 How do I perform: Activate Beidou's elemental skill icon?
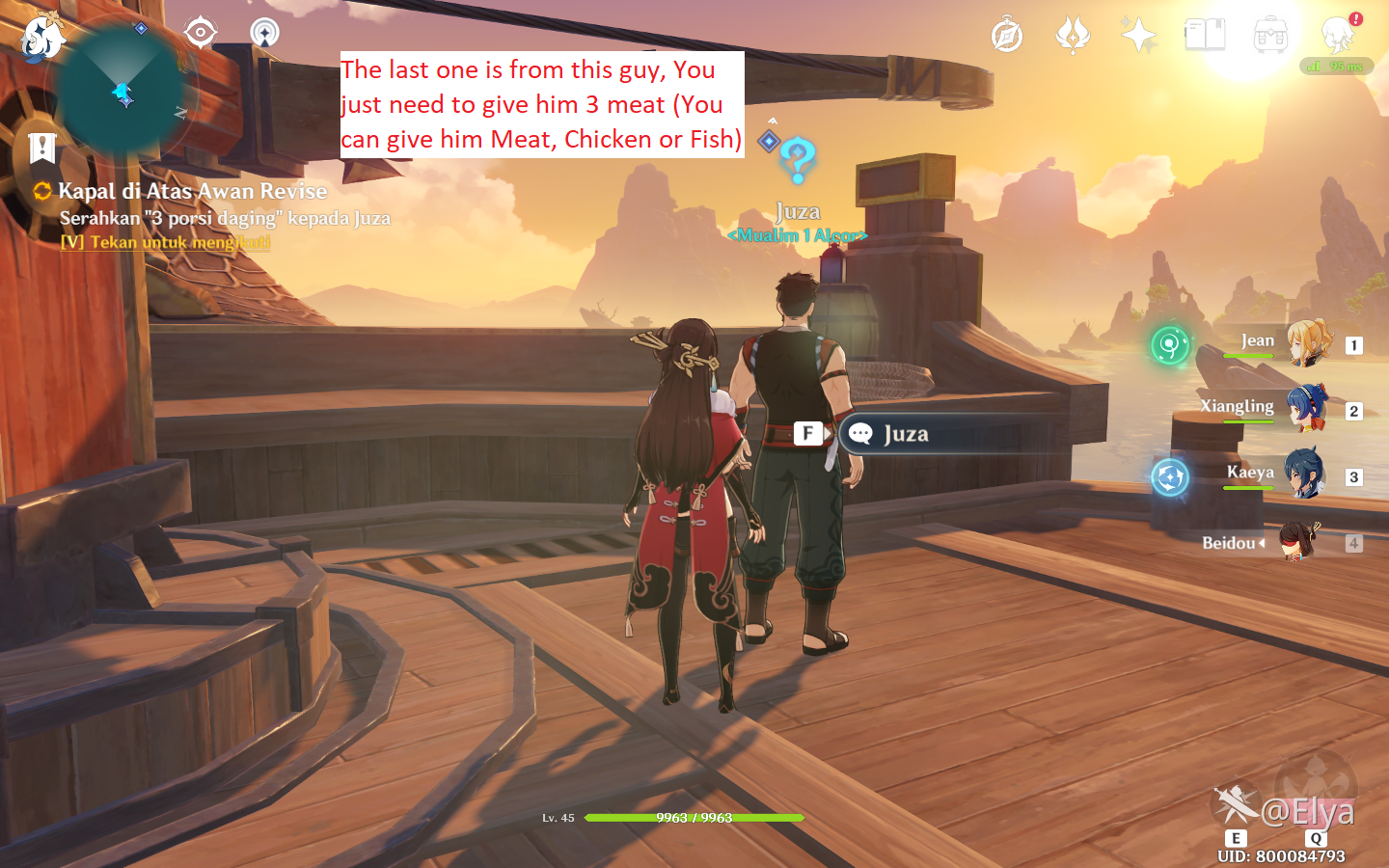pyautogui.click(x=1235, y=805)
